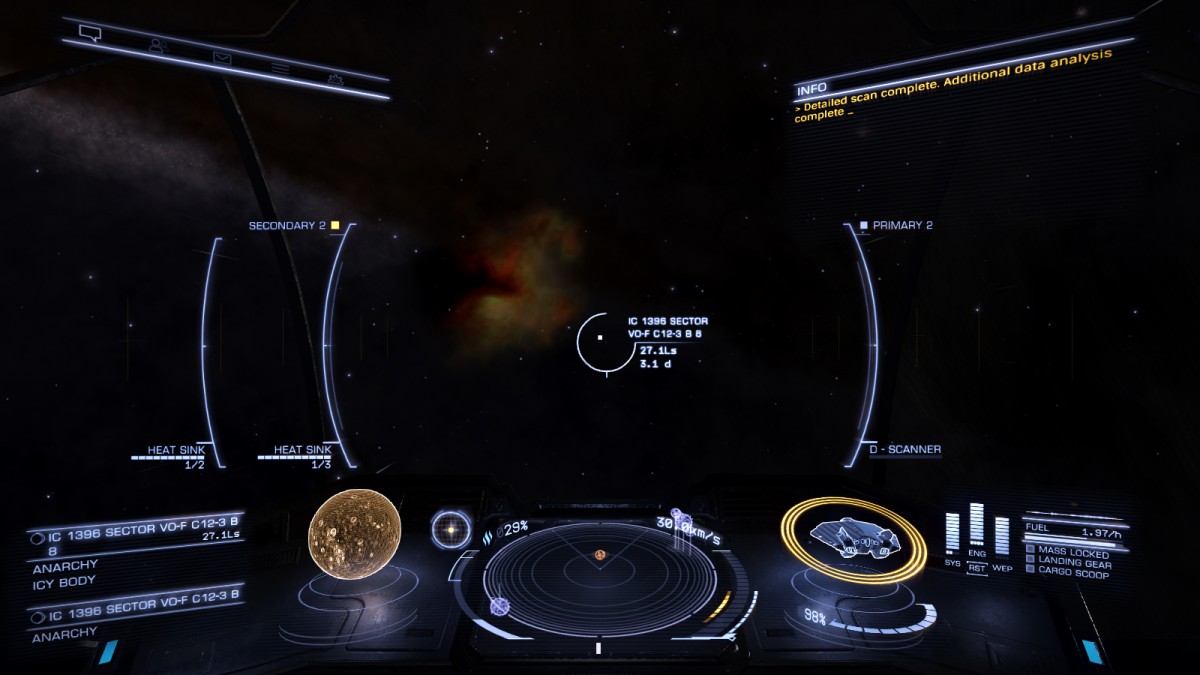
Task: Select the Secondary 2 fire group label
Action: [x=288, y=226]
